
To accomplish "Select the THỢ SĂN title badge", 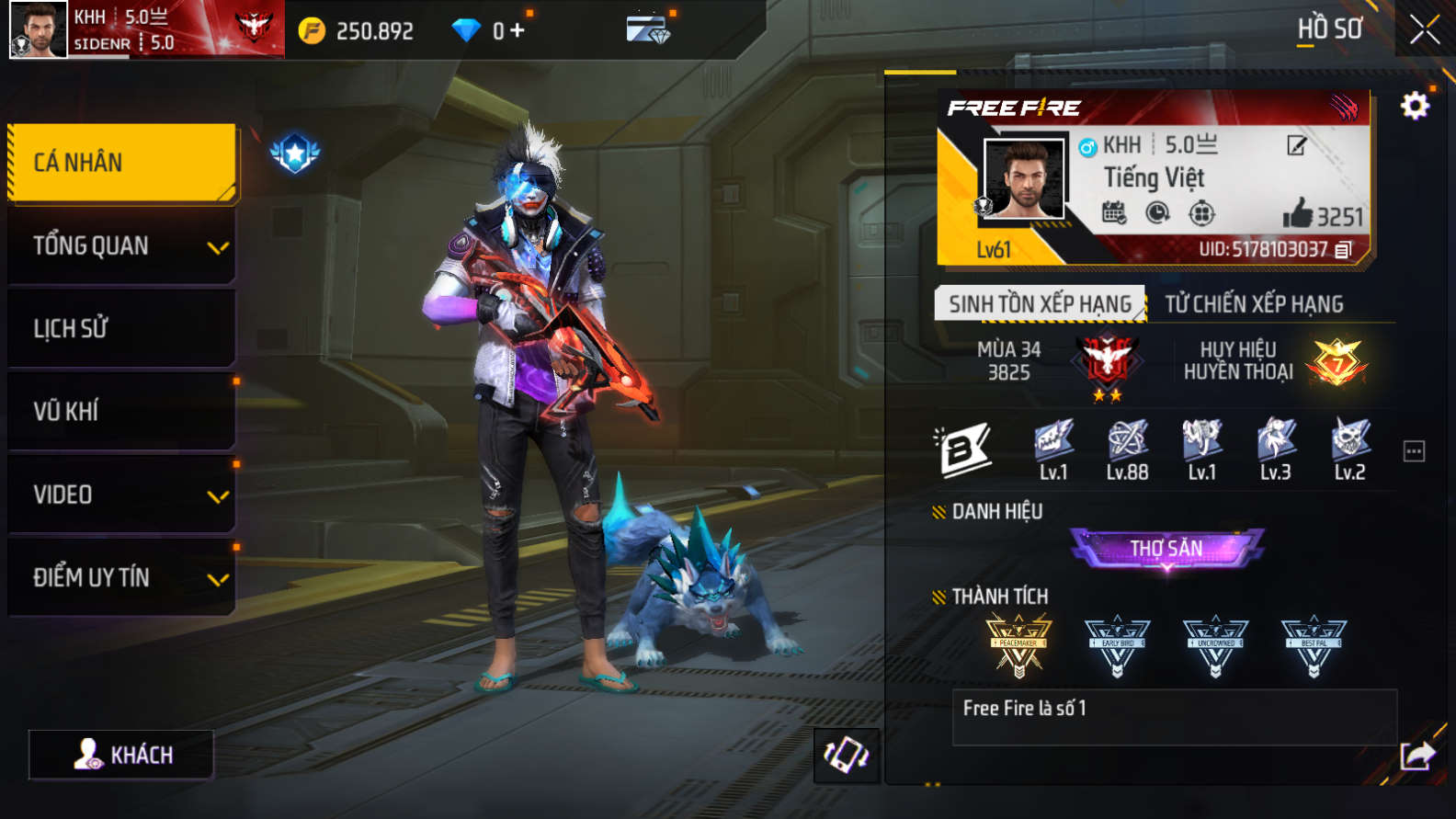I will [x=1166, y=549].
